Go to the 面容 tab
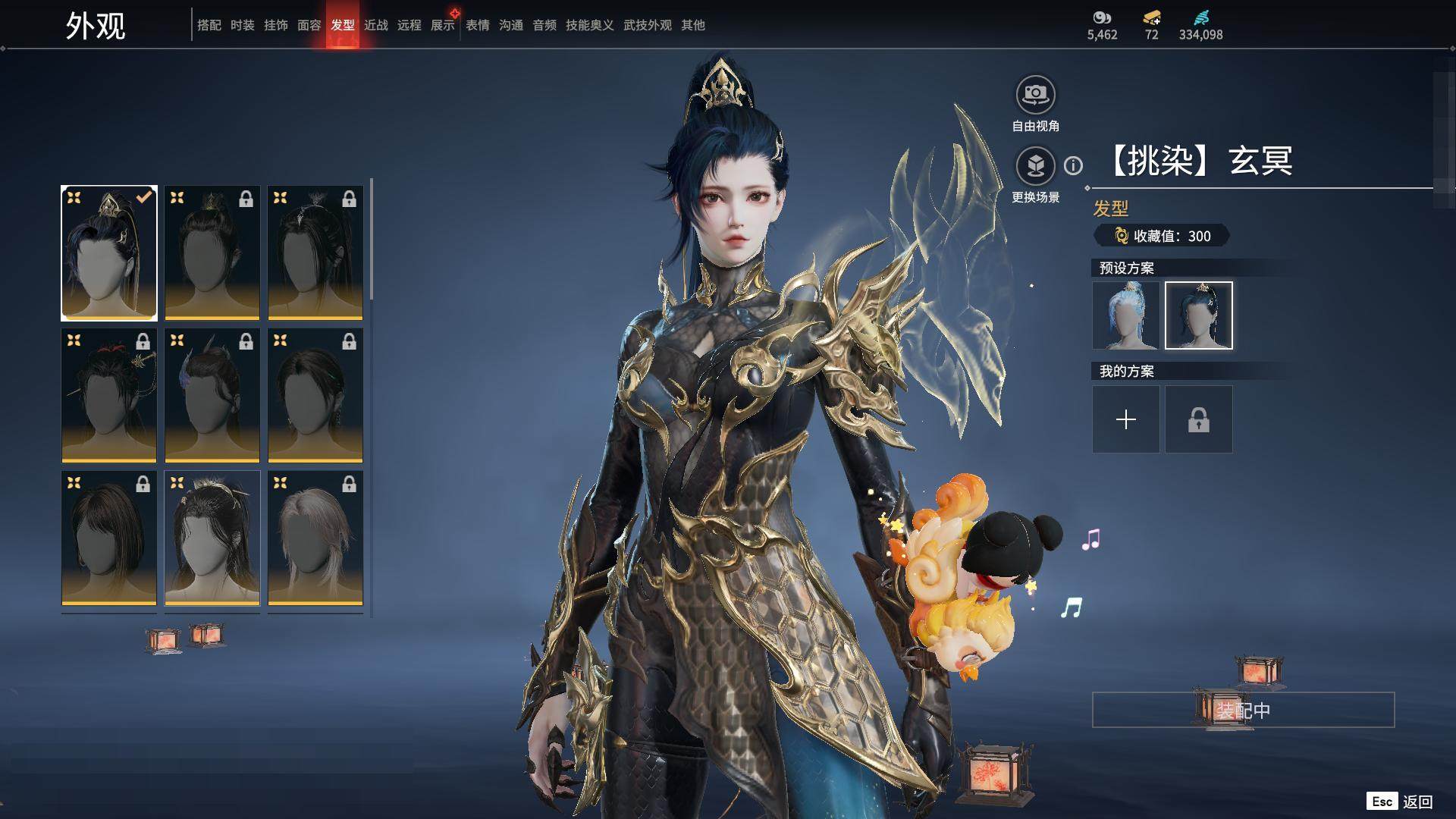The image size is (1456, 819). [x=309, y=25]
